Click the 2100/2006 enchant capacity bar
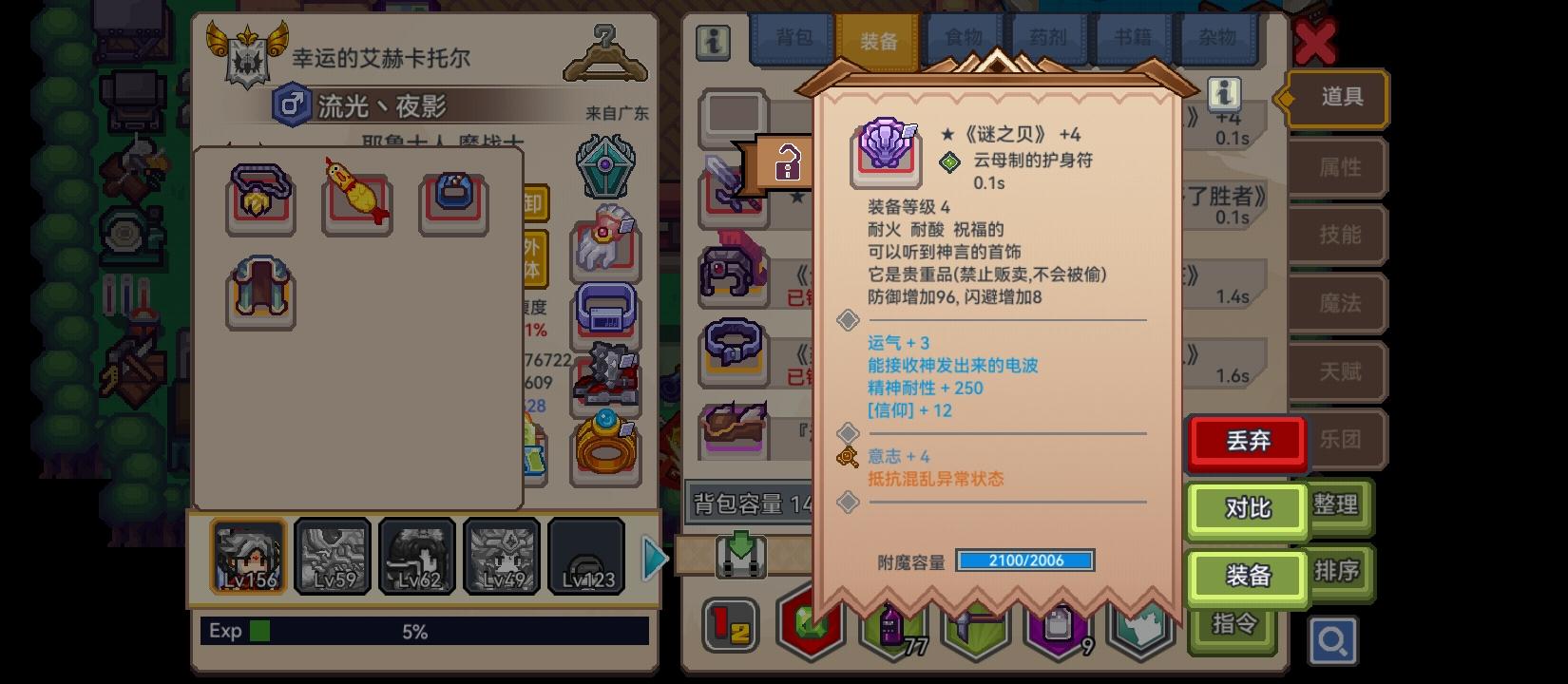Viewport: 1568px width, 684px height. tap(1025, 560)
